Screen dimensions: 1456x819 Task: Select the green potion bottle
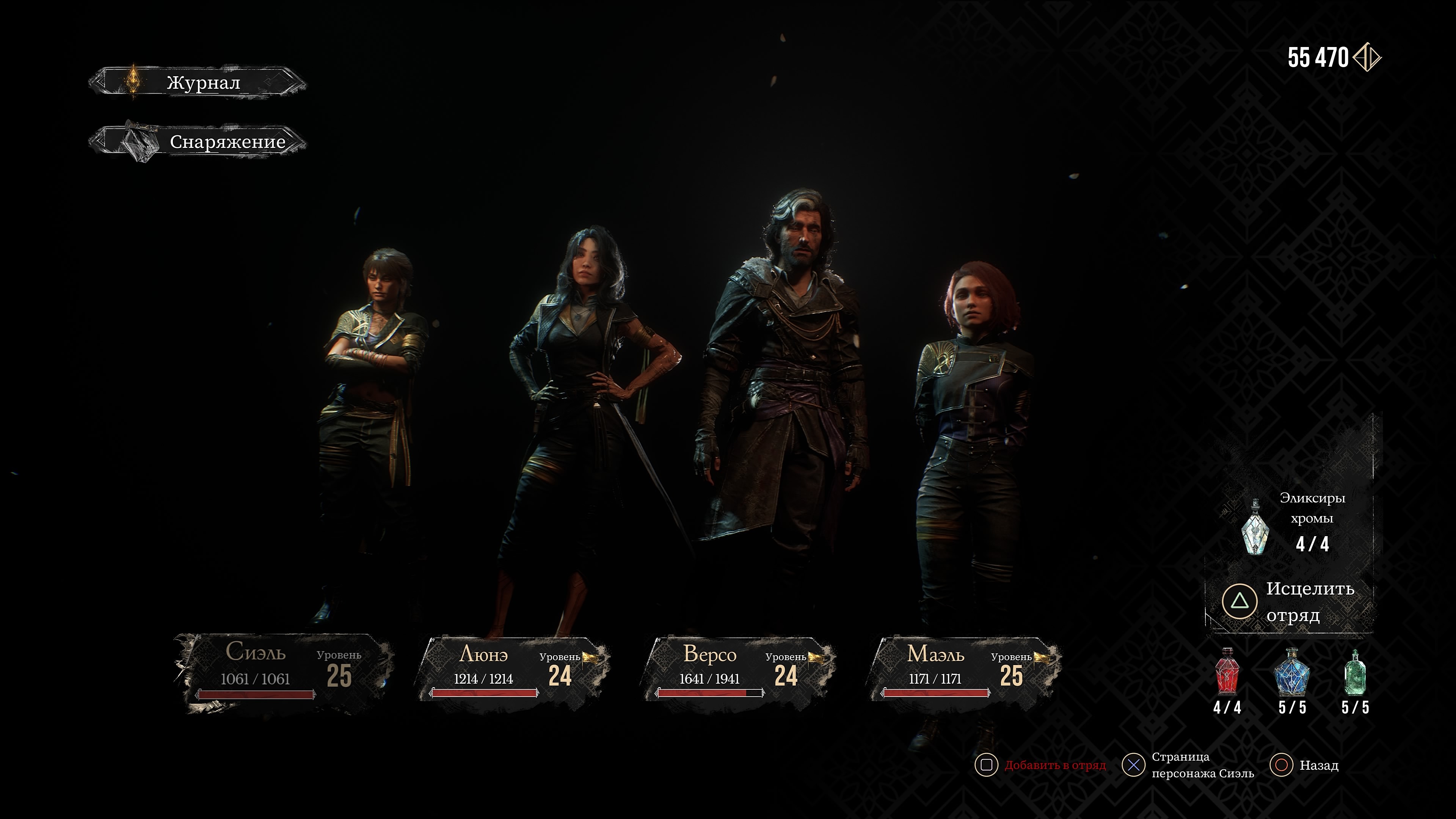click(1356, 672)
